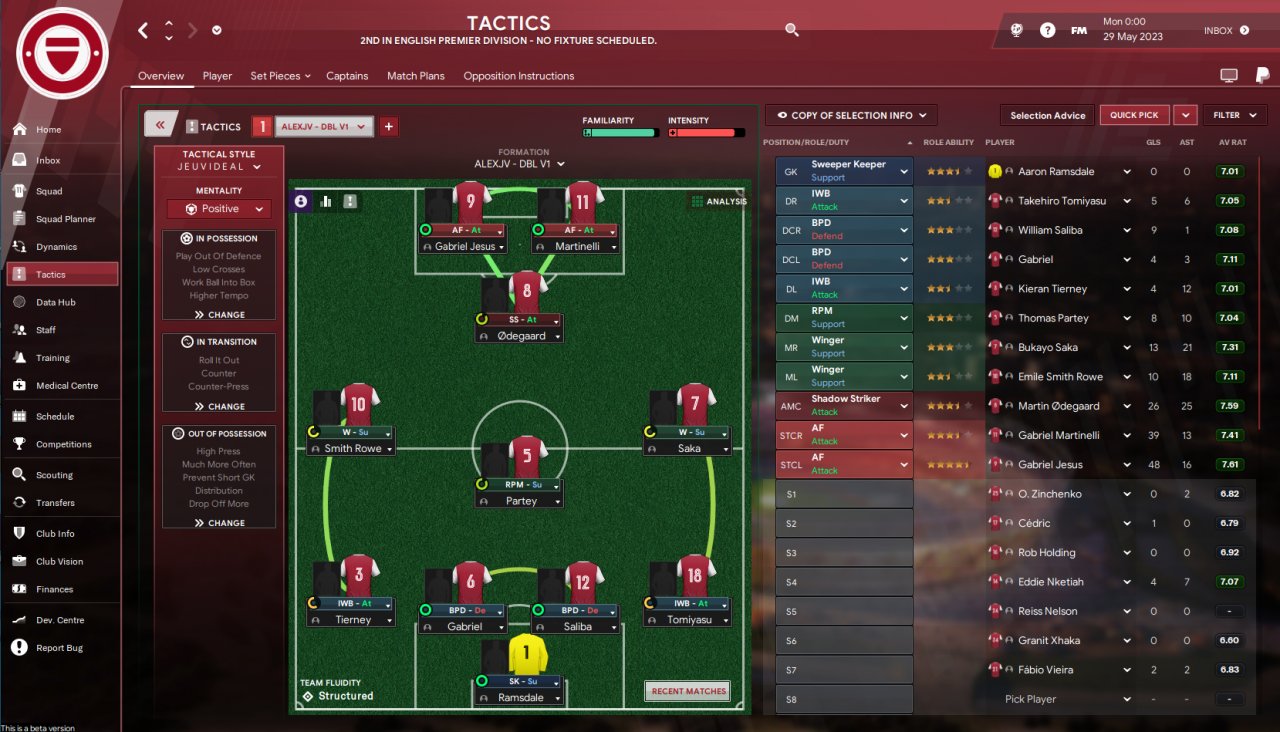Open the pitch Analysis view
This screenshot has height=732, width=1280.
coord(719,202)
